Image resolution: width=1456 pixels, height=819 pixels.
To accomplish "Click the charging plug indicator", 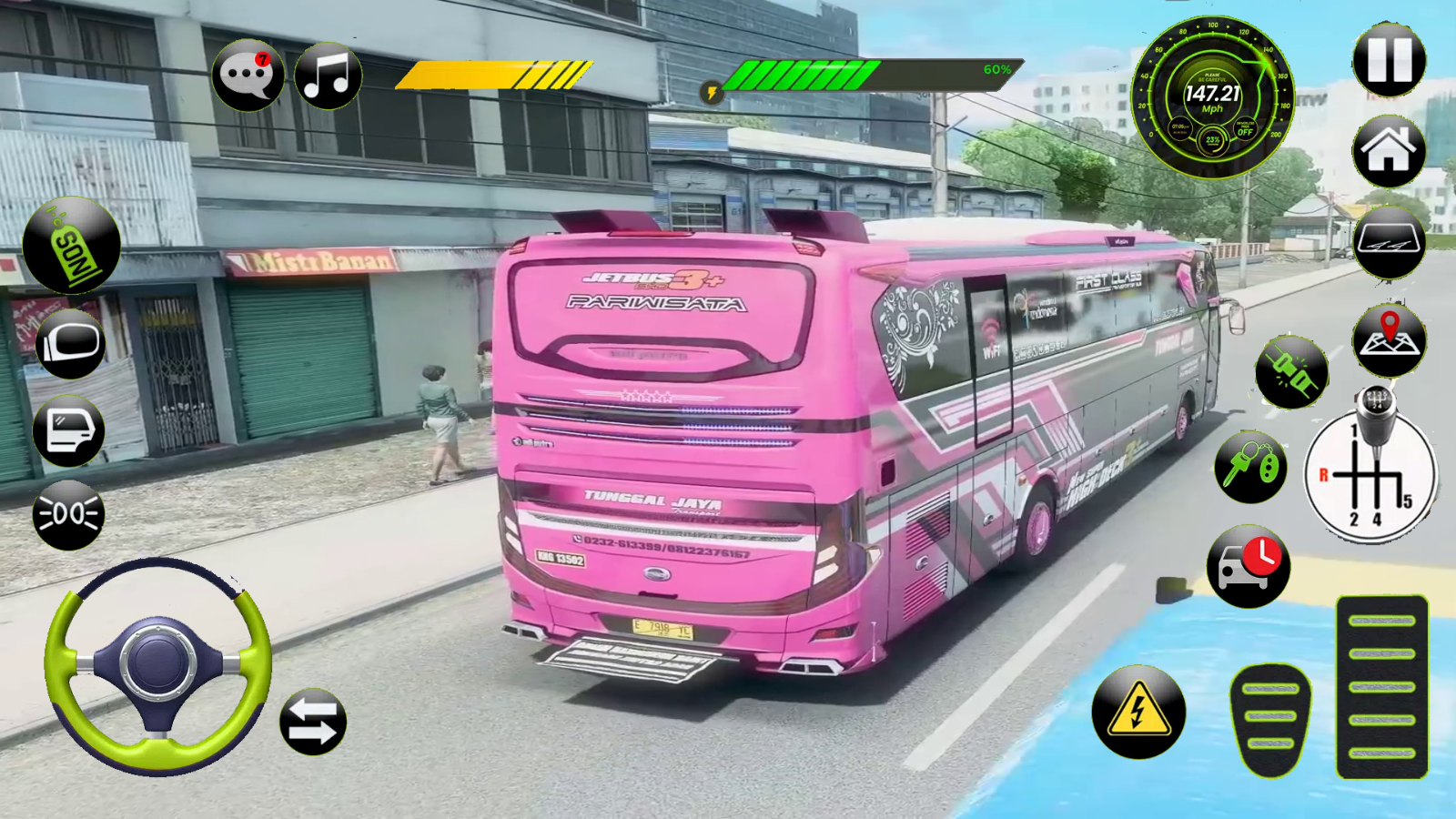I will [1290, 373].
